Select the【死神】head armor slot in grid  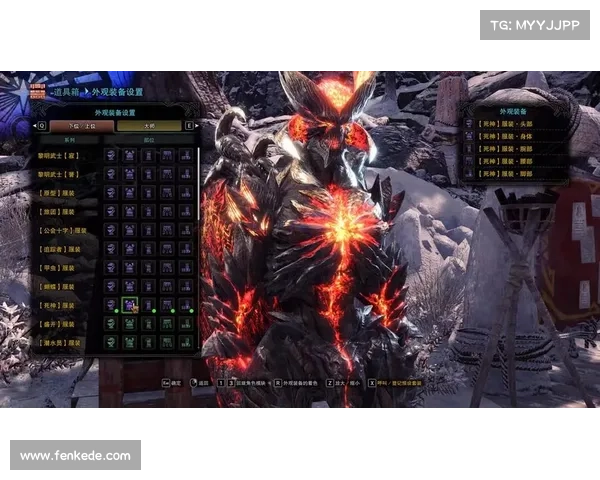pos(111,305)
